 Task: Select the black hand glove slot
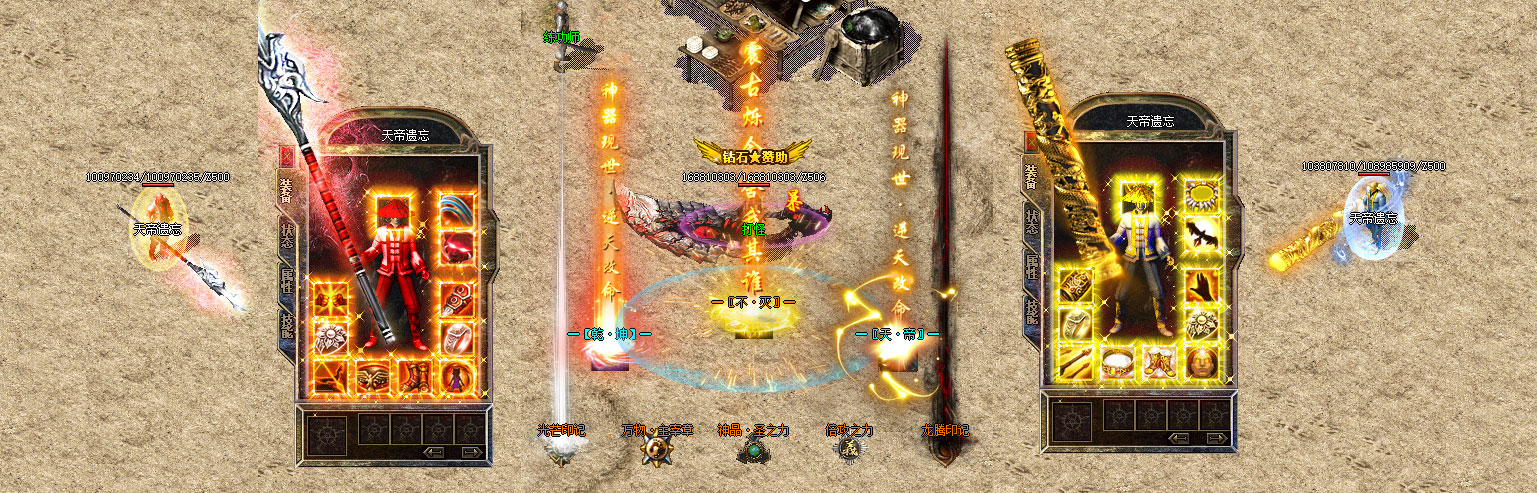click(x=1201, y=283)
